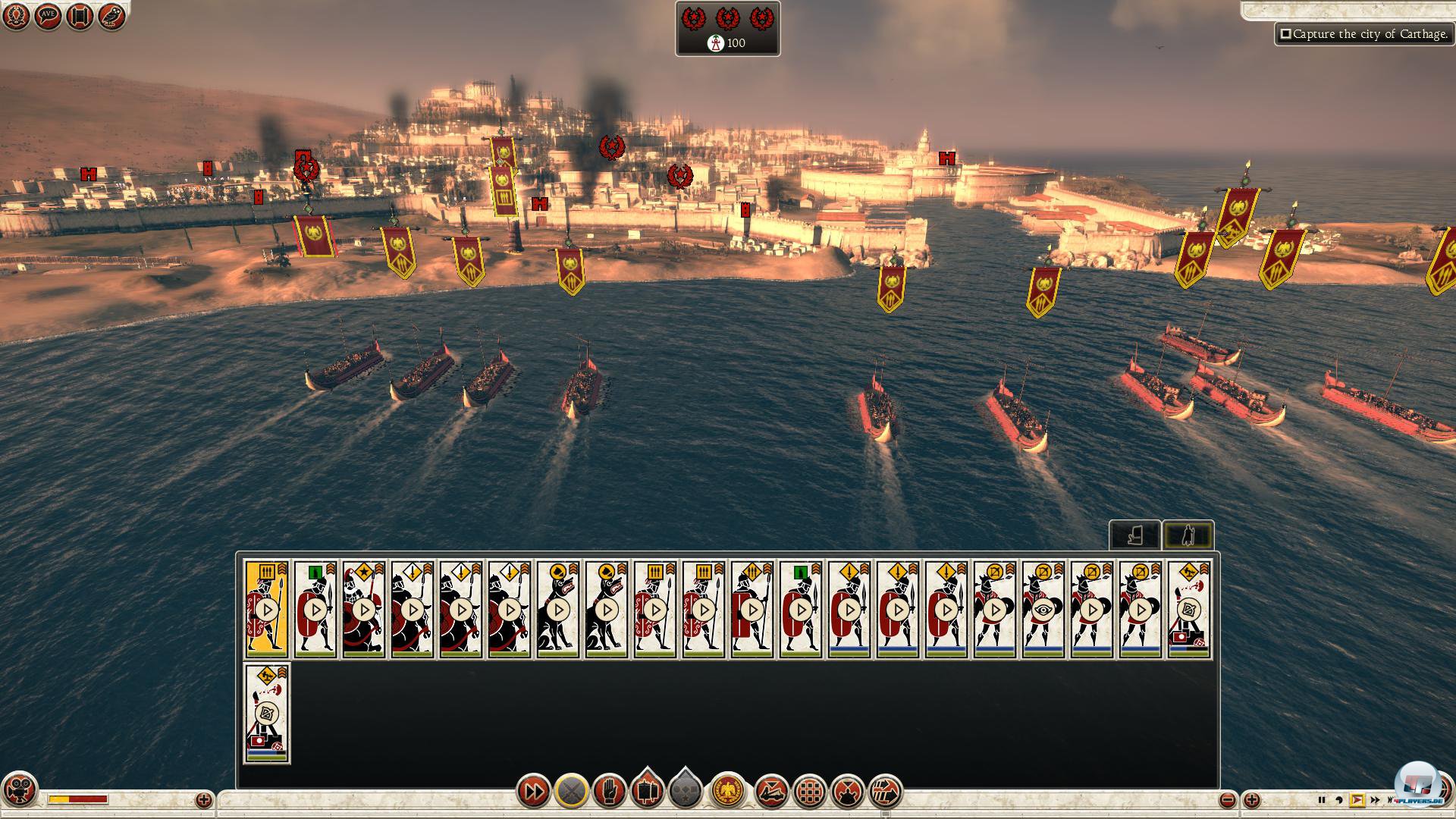The height and width of the screenshot is (819, 1456).
Task: Toggle the double-arrow run button
Action: (x=533, y=792)
